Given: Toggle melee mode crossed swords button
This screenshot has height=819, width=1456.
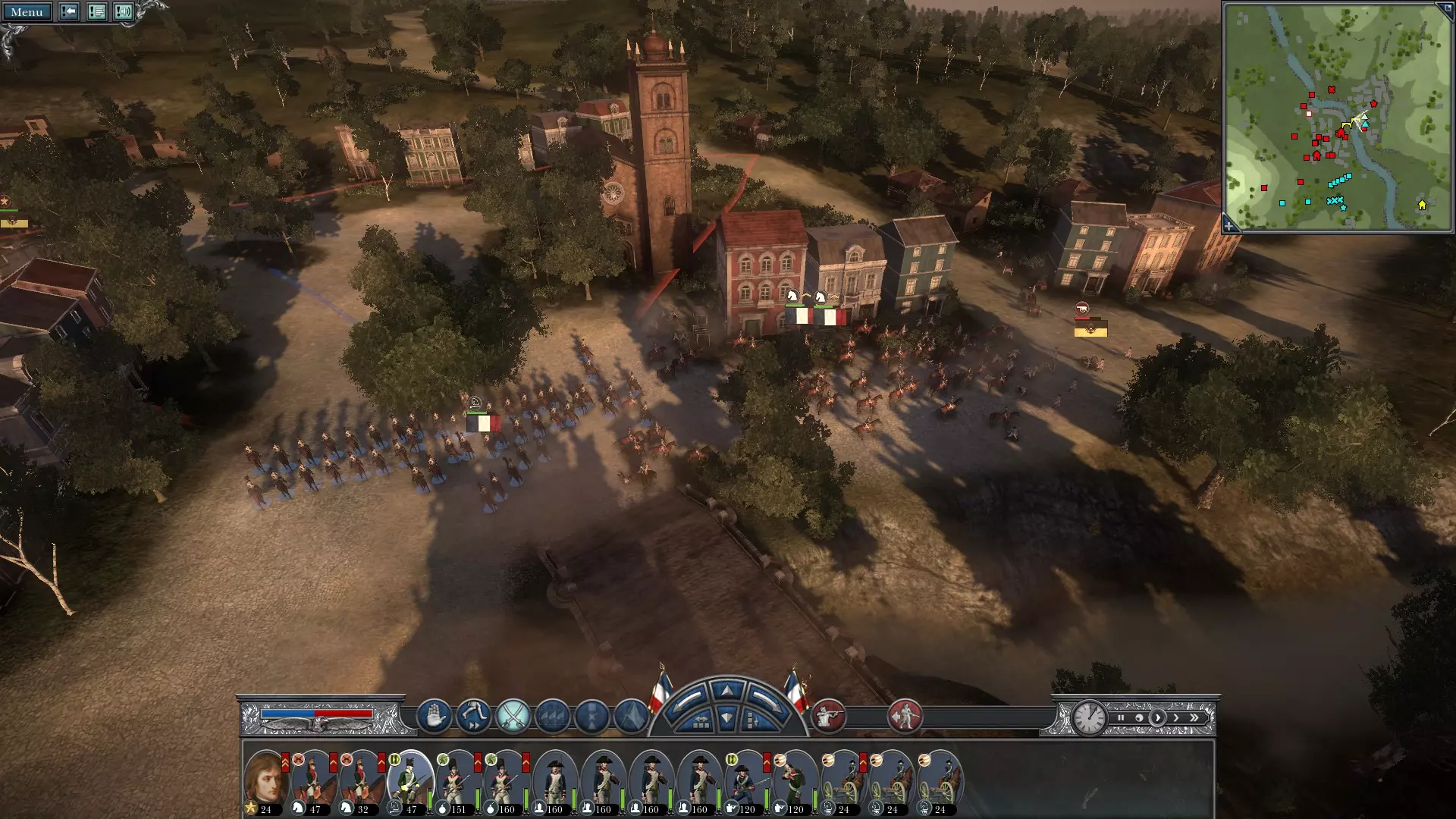Looking at the screenshot, I should (x=513, y=716).
